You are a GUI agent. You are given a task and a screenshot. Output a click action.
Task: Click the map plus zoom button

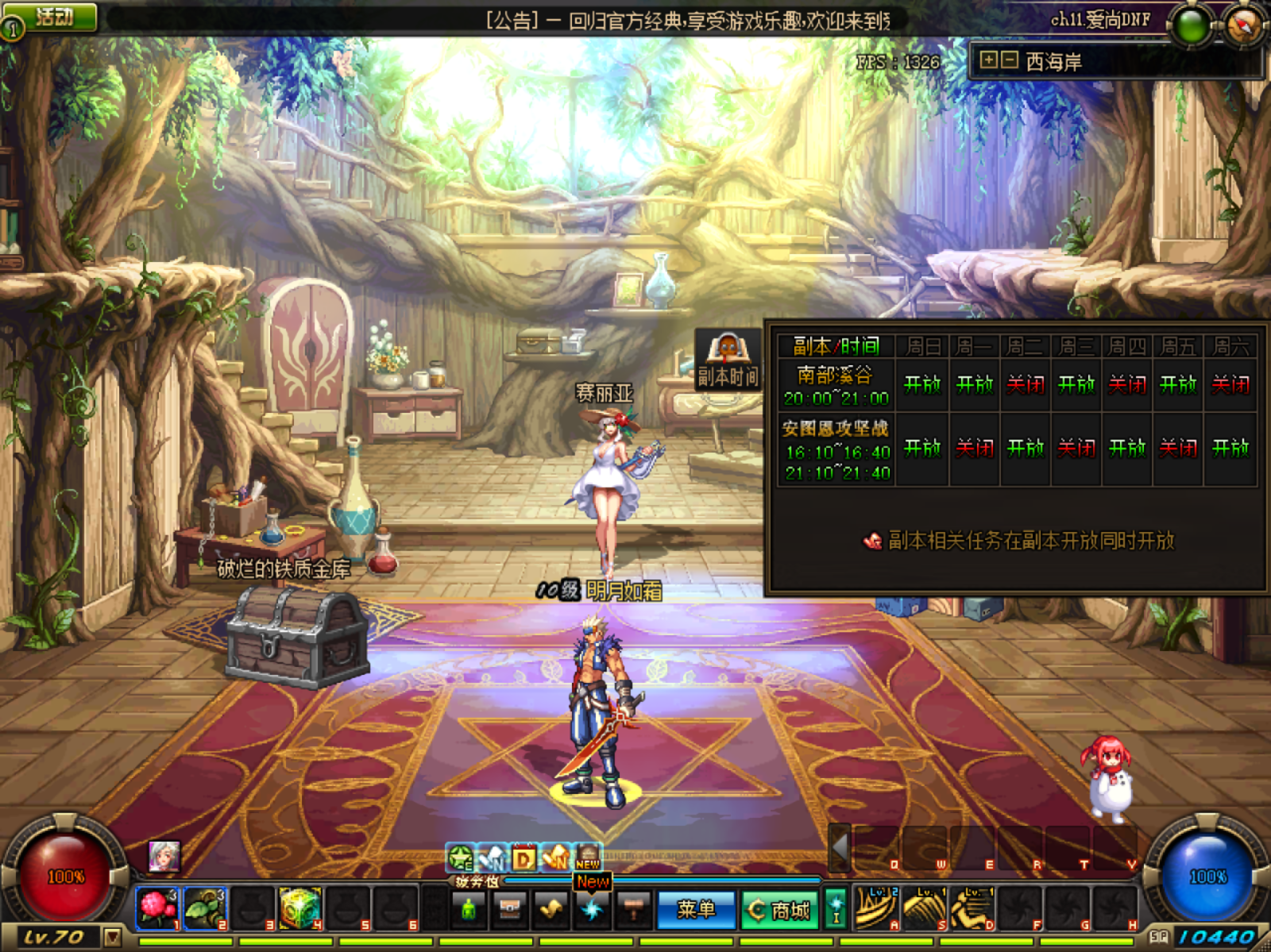pos(988,60)
